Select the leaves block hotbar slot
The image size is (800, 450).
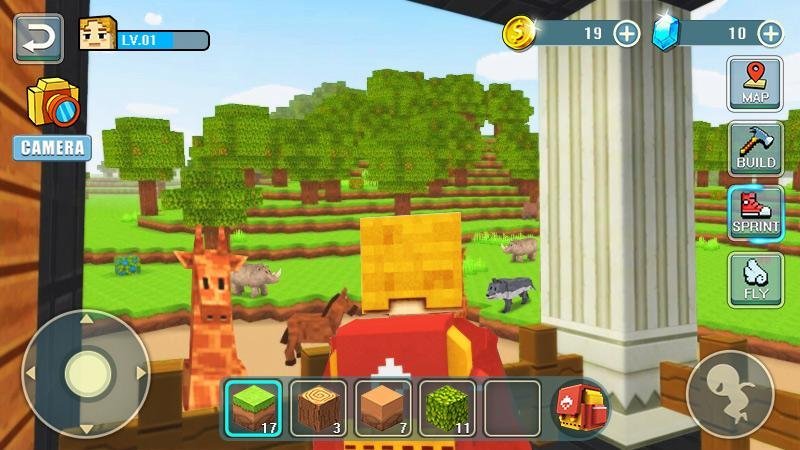pos(447,408)
